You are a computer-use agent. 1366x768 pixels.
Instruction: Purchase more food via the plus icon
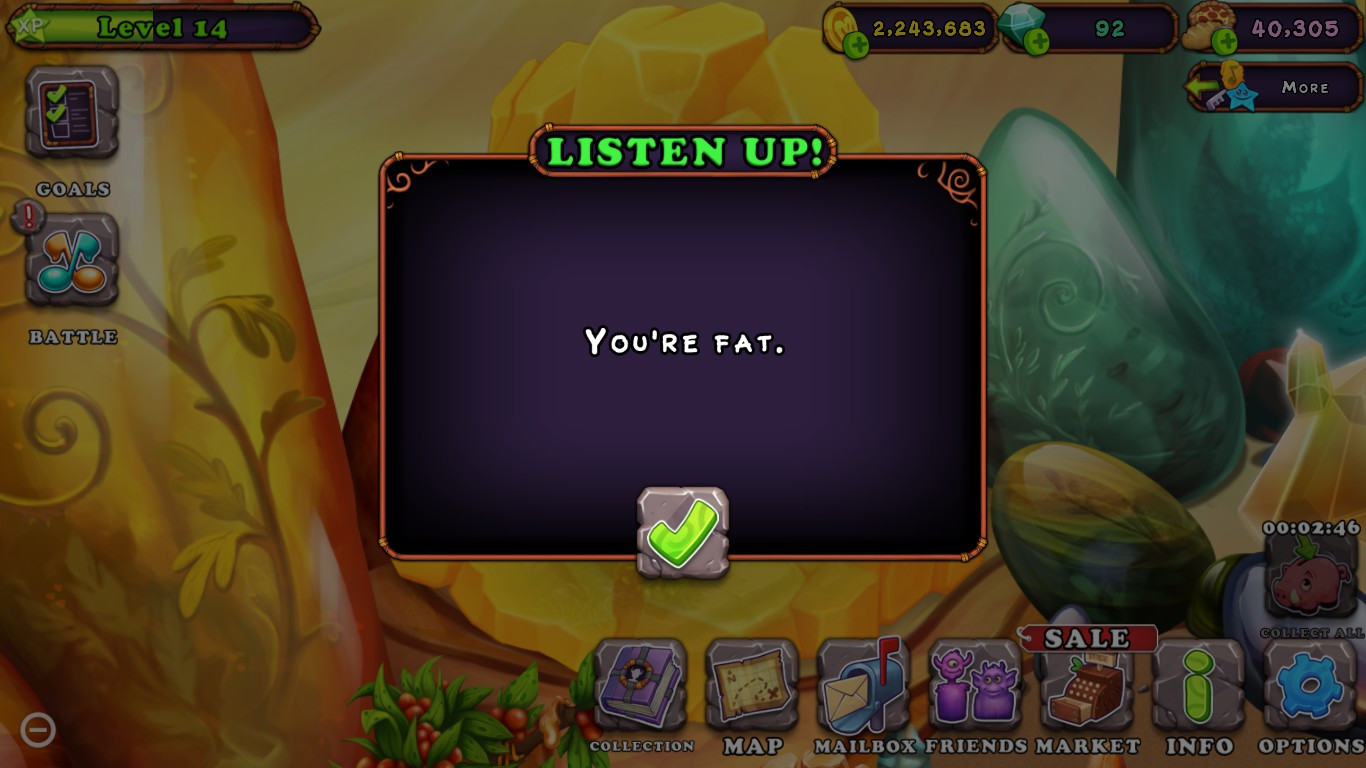pyautogui.click(x=1224, y=38)
